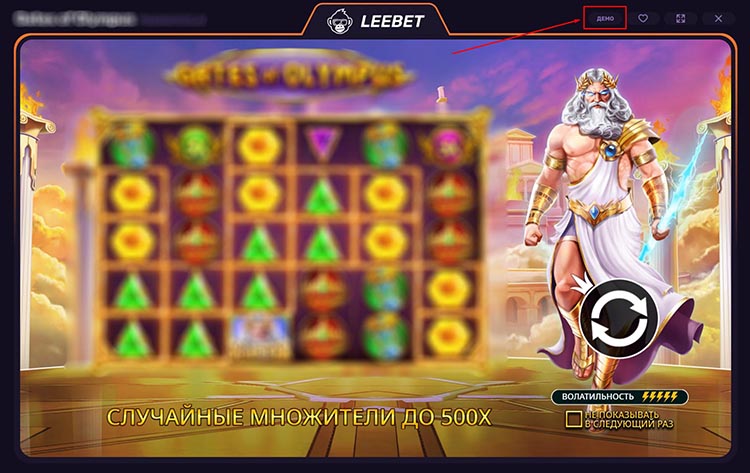Switch to the ДЕМО demo mode

(605, 18)
